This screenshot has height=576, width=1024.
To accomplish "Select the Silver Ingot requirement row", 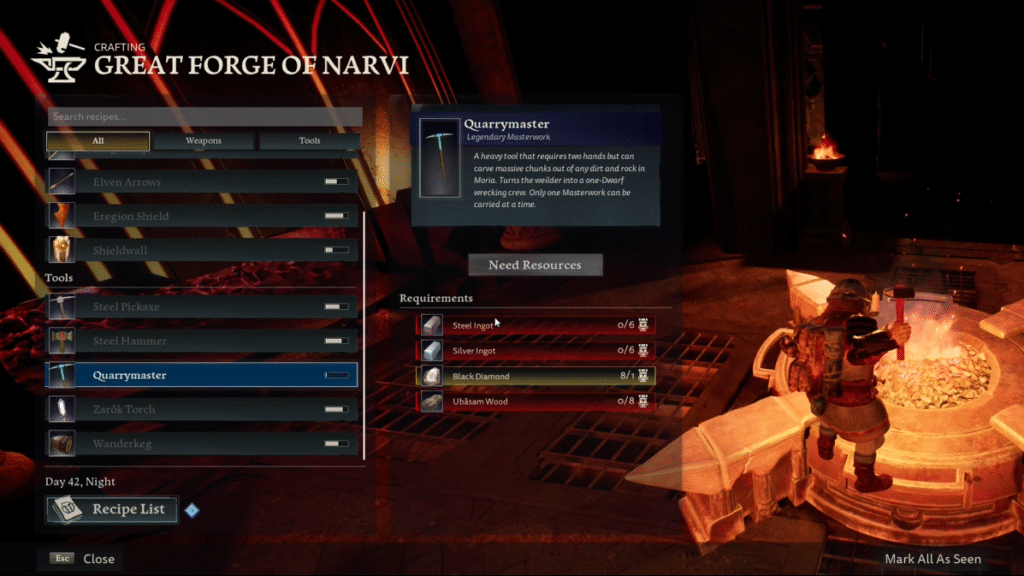I will (535, 350).
